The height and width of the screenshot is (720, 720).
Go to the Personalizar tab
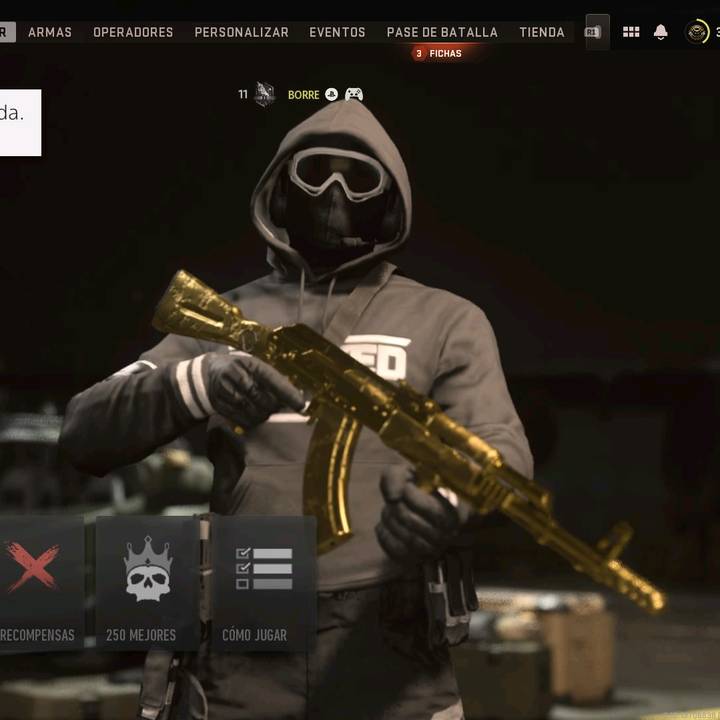click(x=241, y=32)
